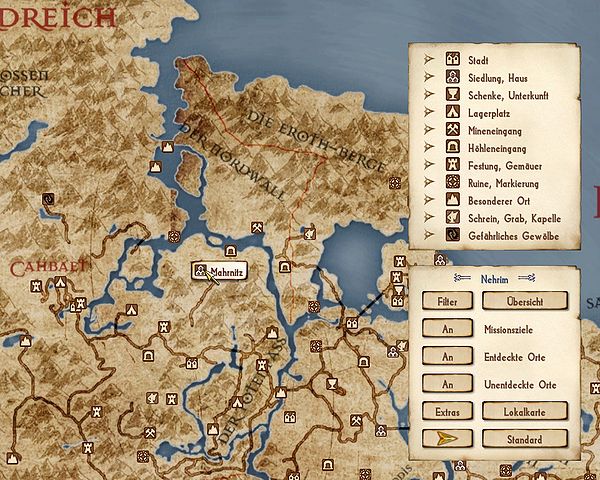The width and height of the screenshot is (600, 480).
Task: Toggle the Missionsziele display off
Action: [446, 328]
